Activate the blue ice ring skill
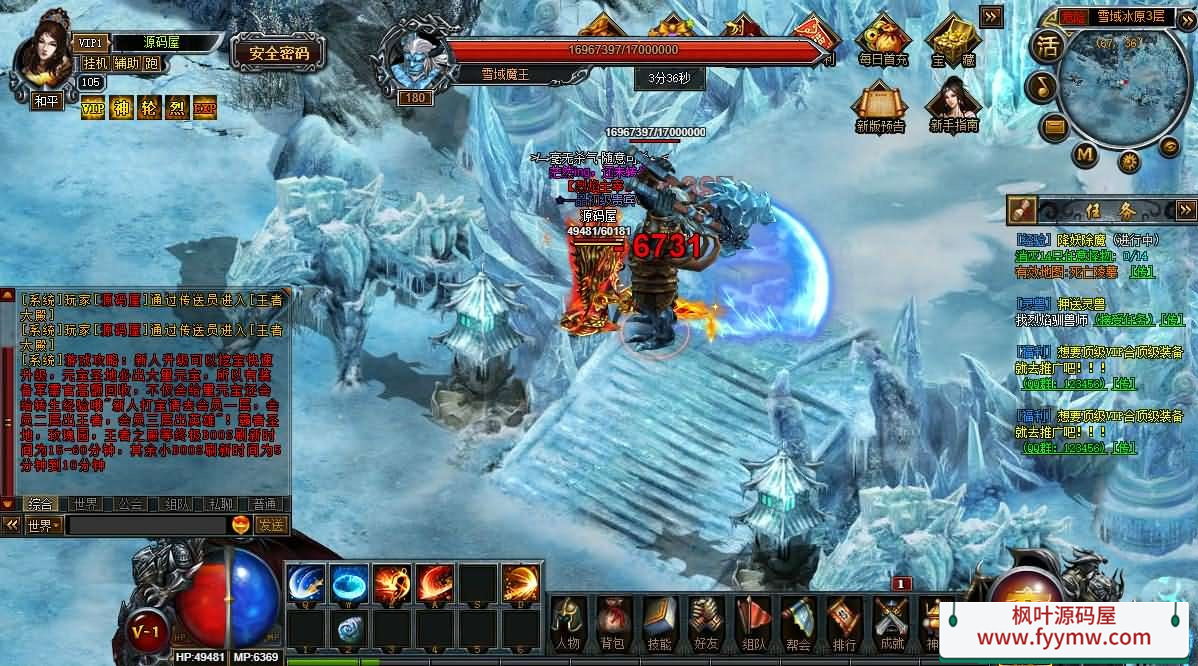This screenshot has width=1198, height=666. point(349,583)
